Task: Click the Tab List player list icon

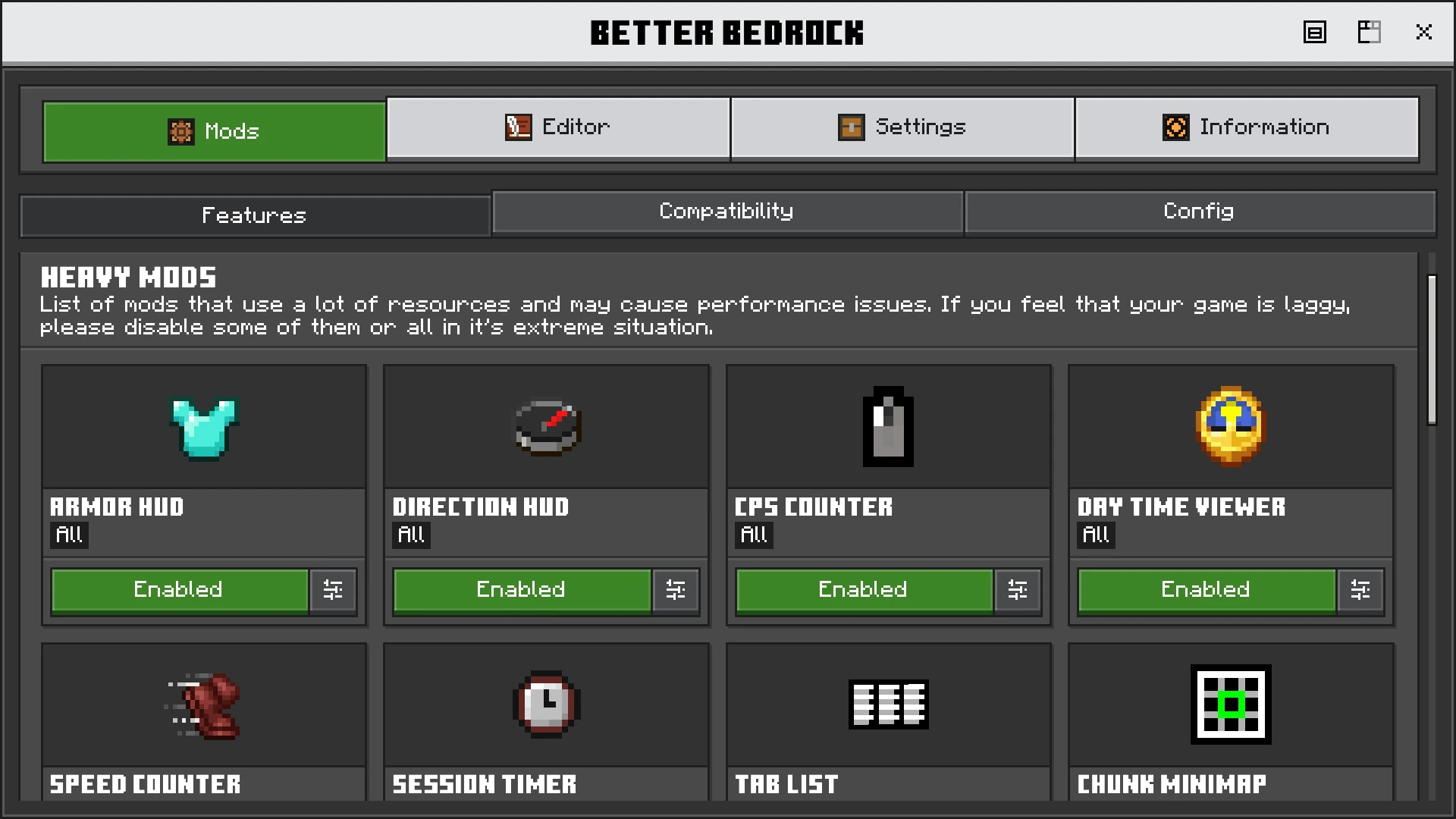Action: pos(888,705)
